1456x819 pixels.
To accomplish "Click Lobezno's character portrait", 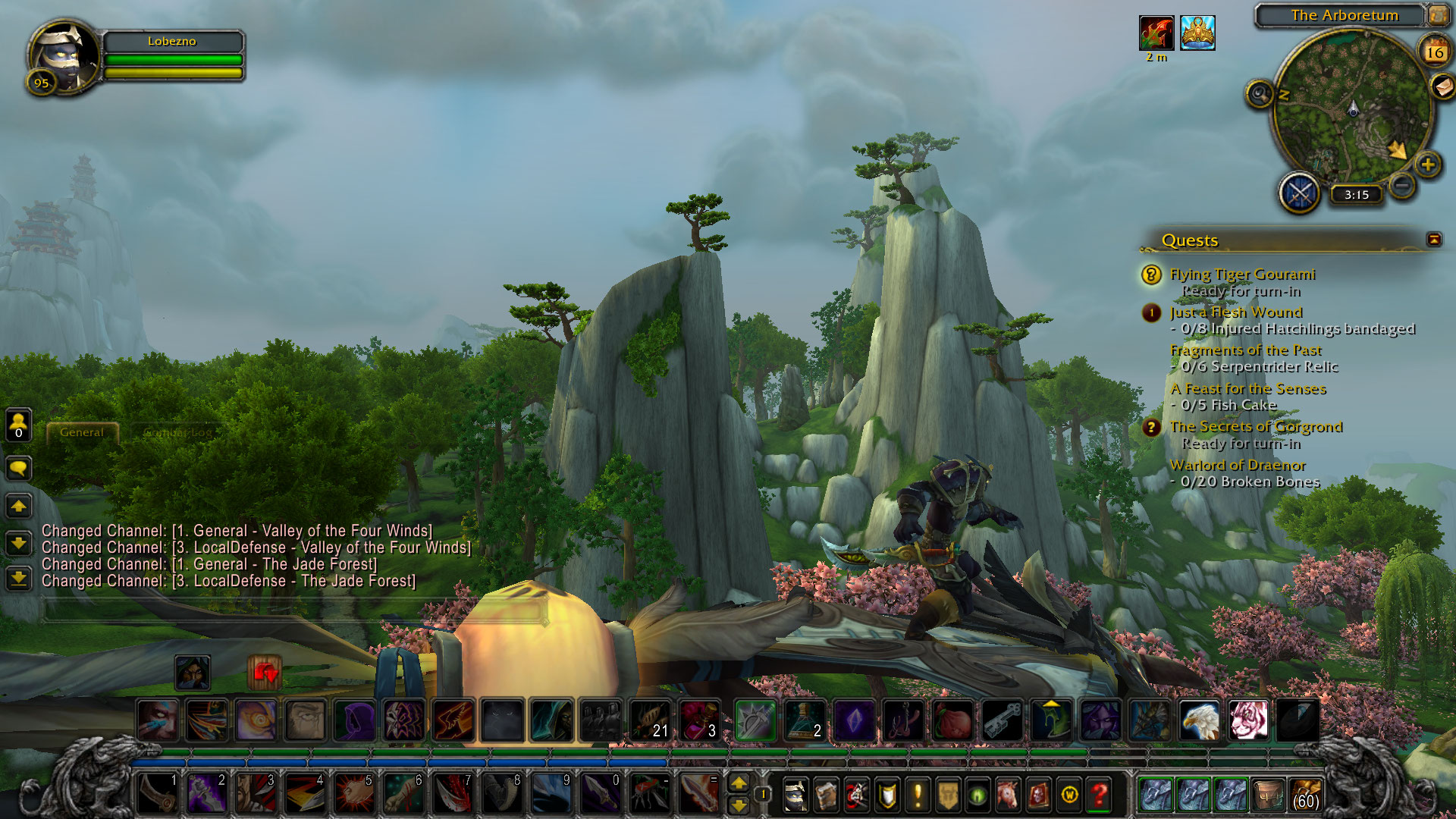I will pyautogui.click(x=63, y=56).
